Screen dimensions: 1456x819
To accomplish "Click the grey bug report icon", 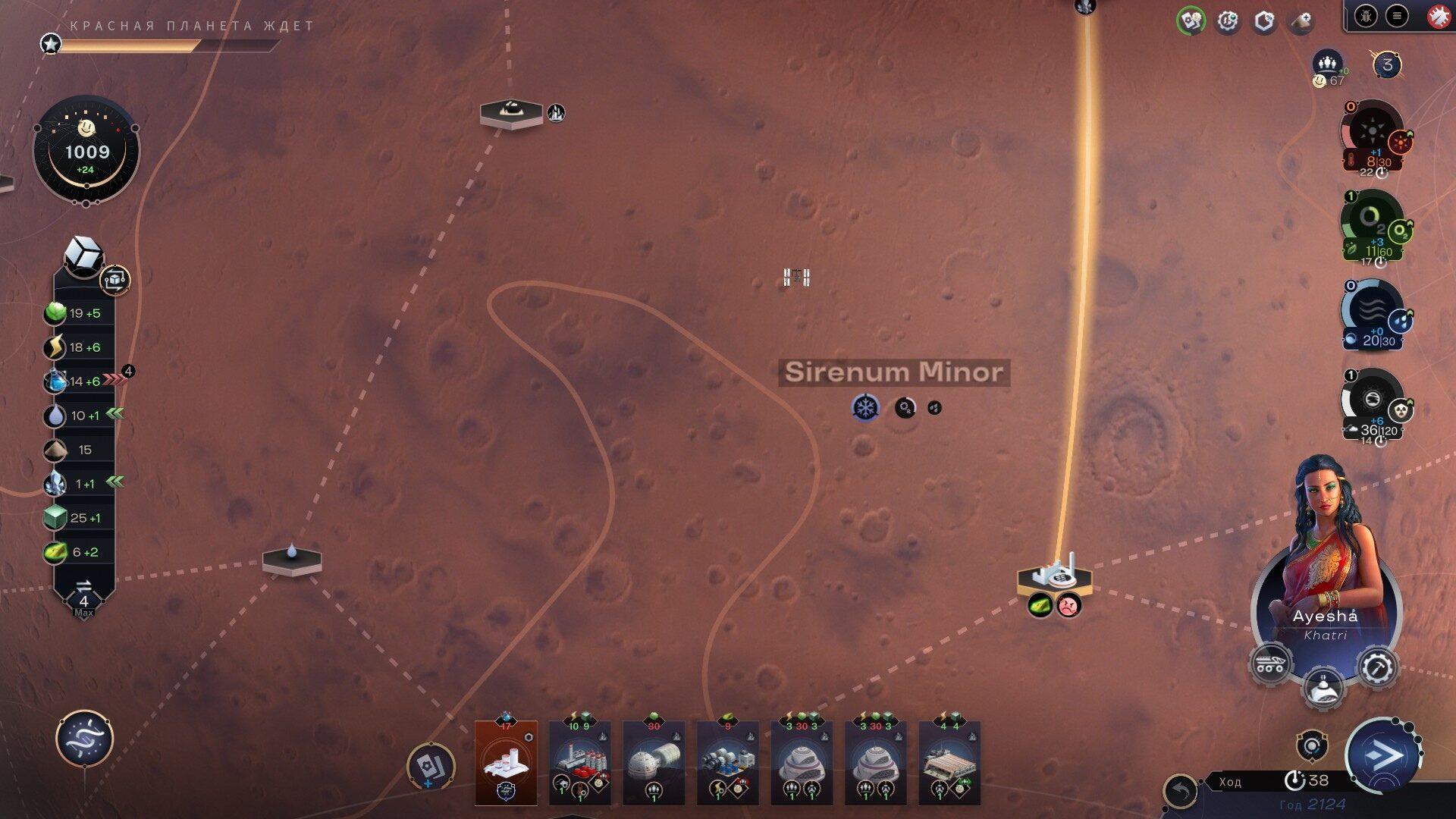I will [x=1366, y=16].
